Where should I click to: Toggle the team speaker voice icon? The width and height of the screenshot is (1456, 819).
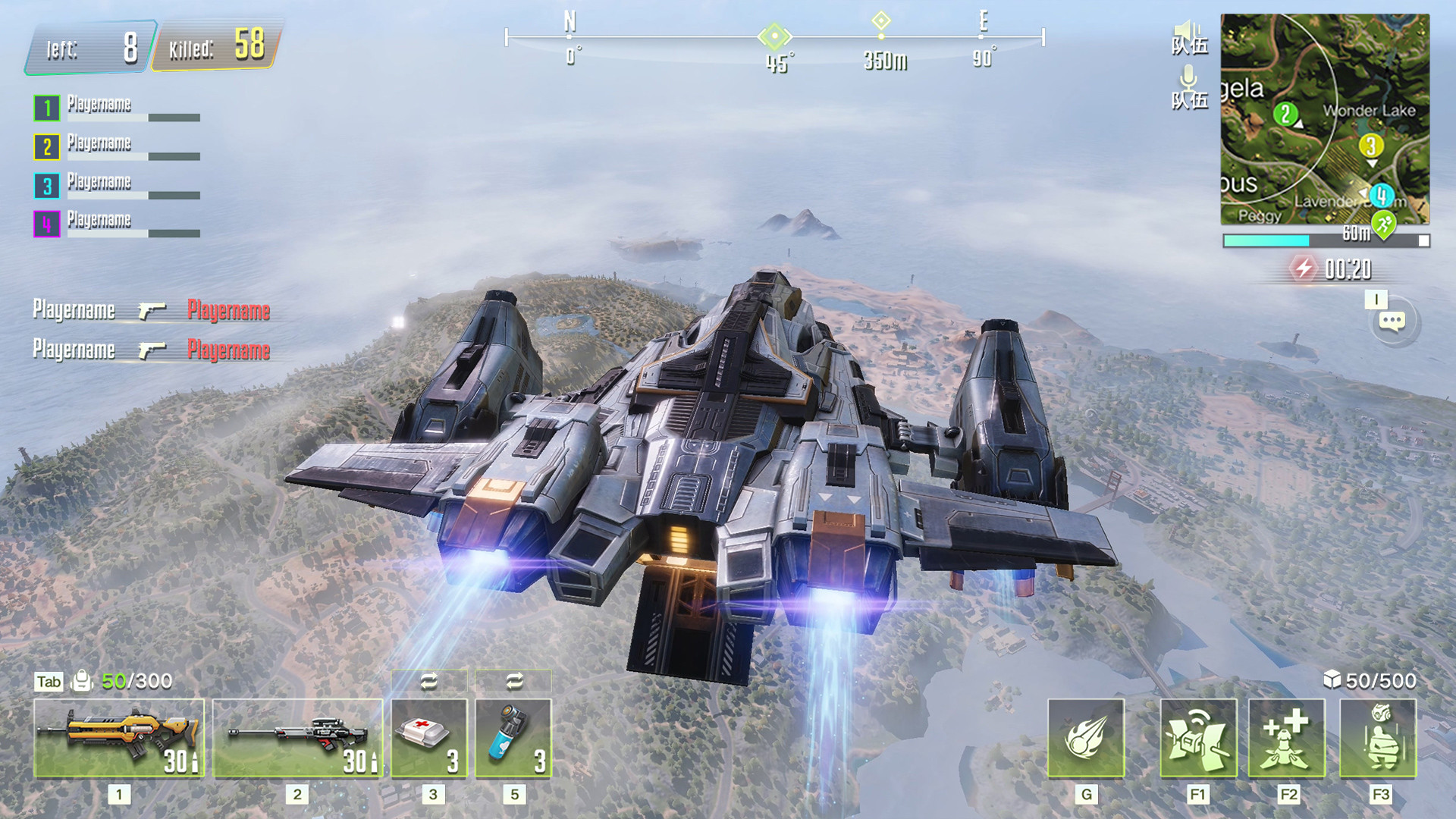[1189, 37]
